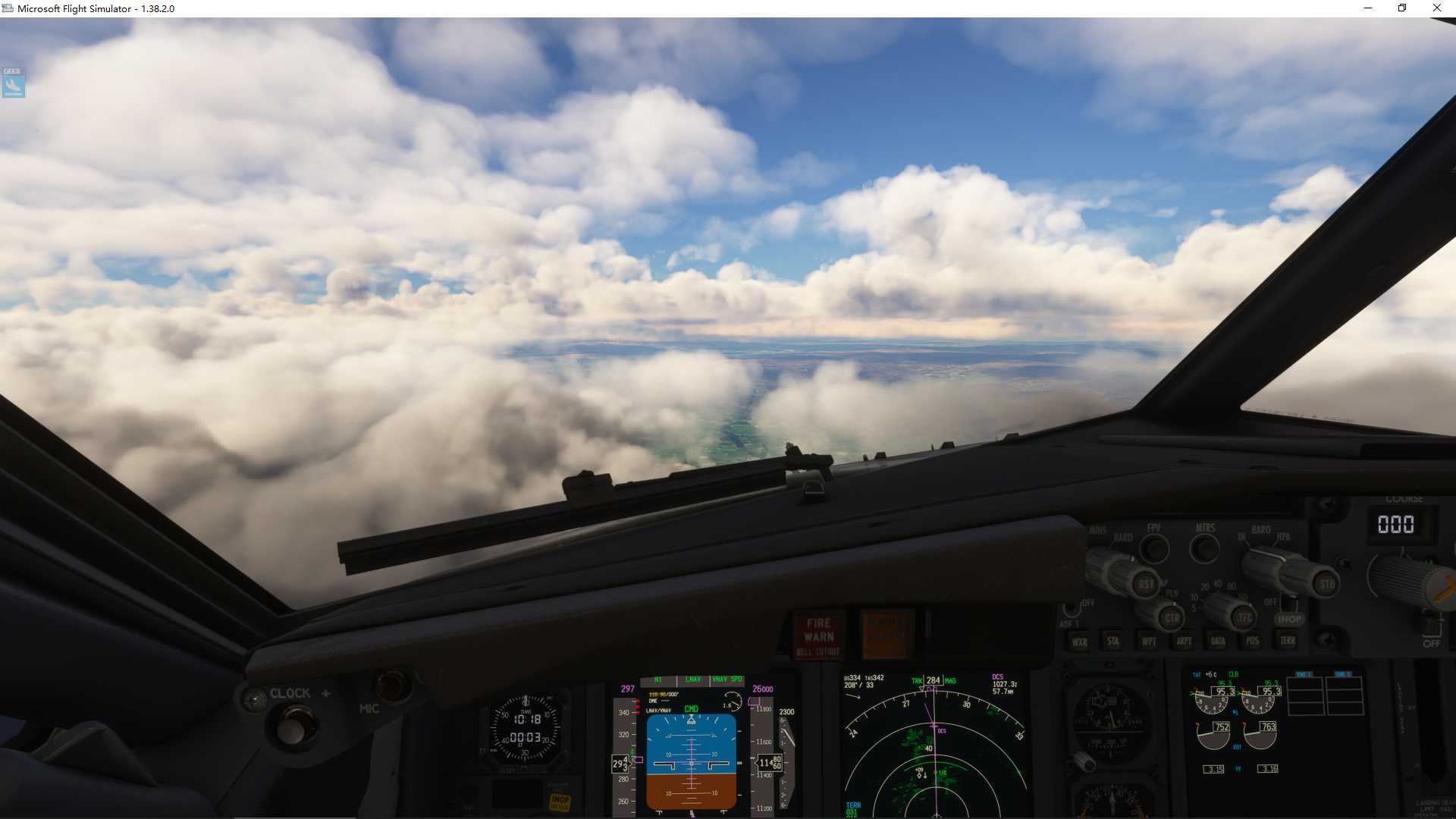Toggle the FPV flight path vector

pos(1156,548)
